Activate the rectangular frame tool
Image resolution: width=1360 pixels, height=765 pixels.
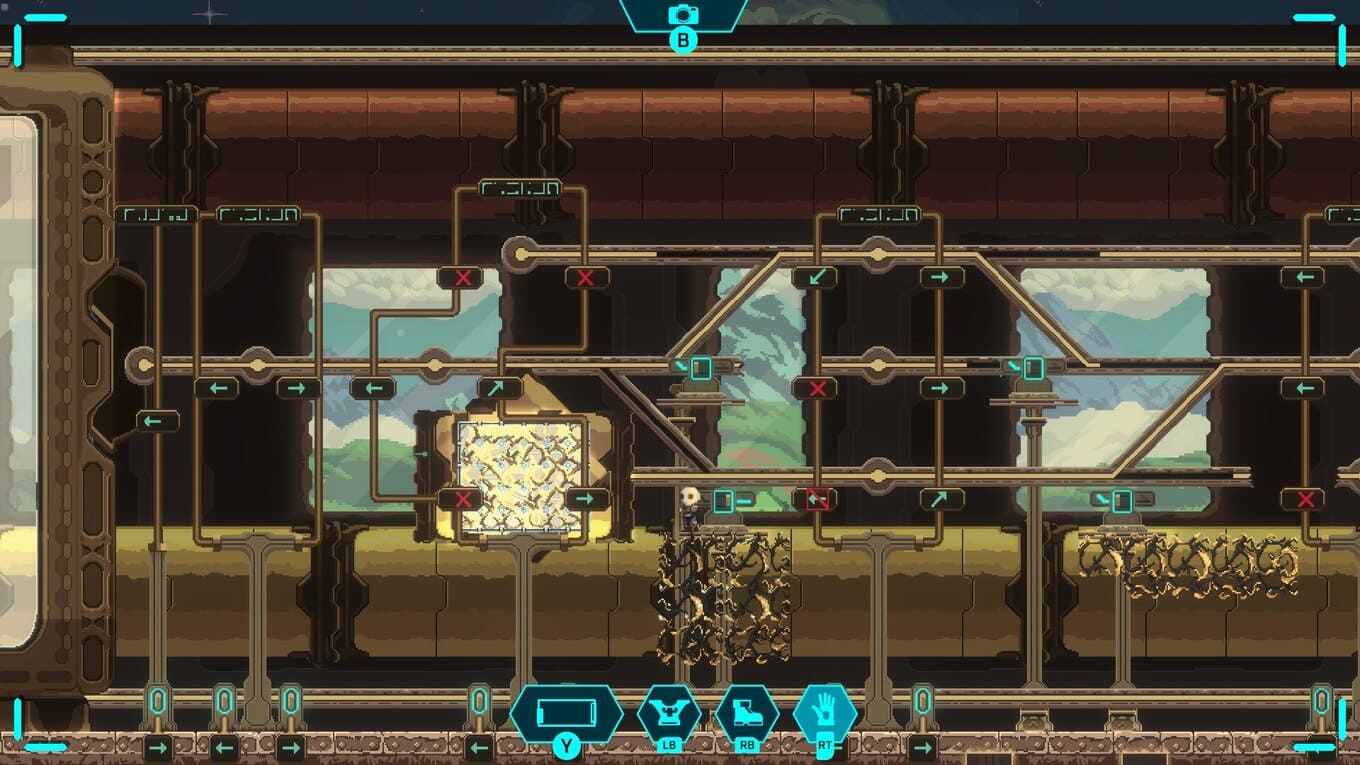point(566,713)
